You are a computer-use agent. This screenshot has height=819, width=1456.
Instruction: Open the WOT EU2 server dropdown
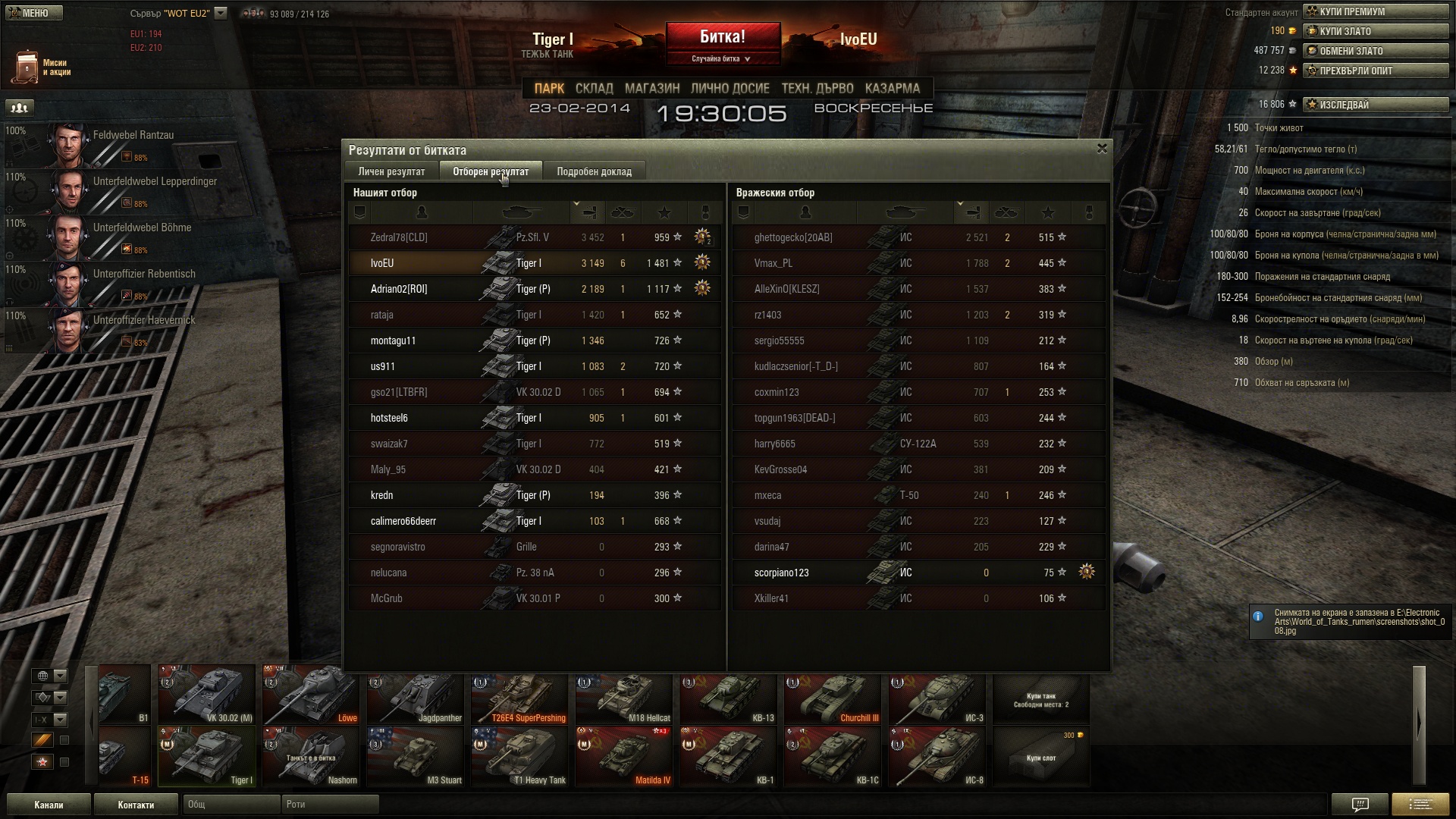[x=221, y=13]
